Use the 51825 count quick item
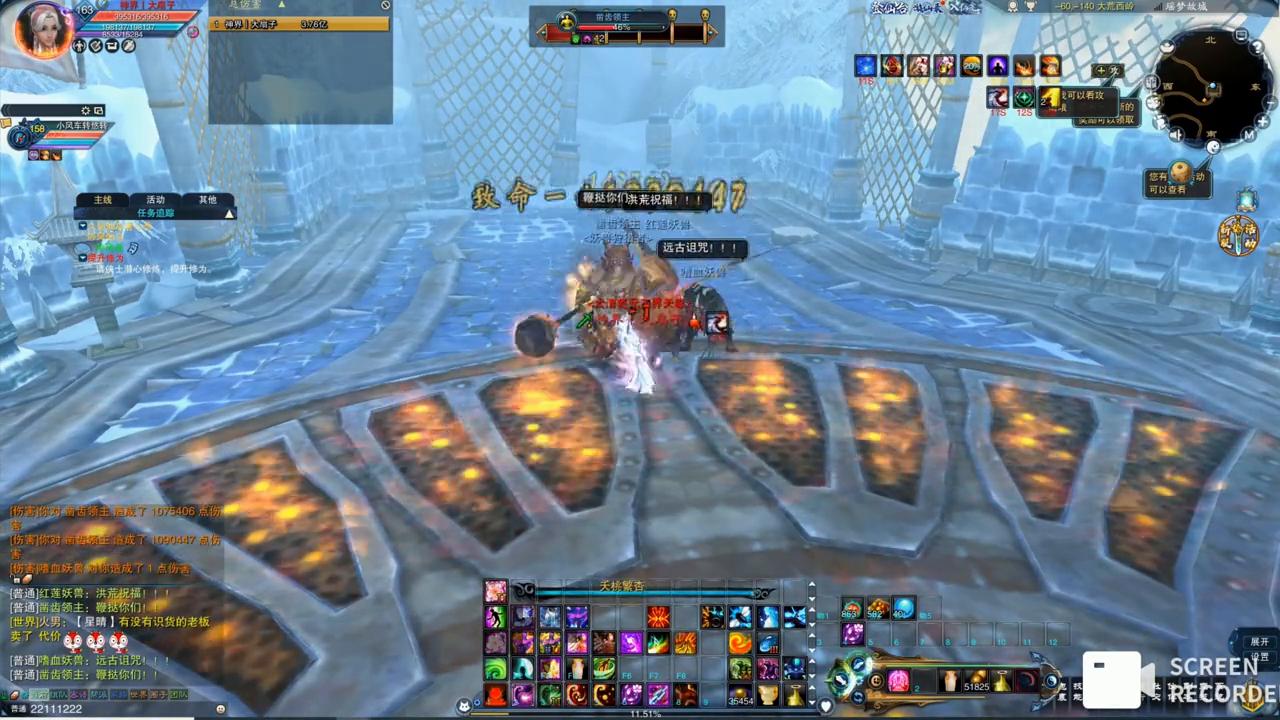 [x=976, y=681]
